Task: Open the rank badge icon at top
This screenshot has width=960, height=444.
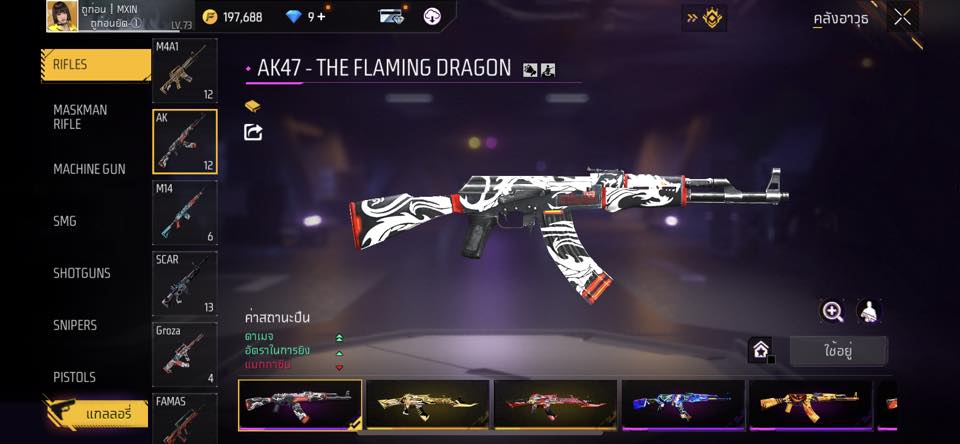Action: tap(704, 17)
